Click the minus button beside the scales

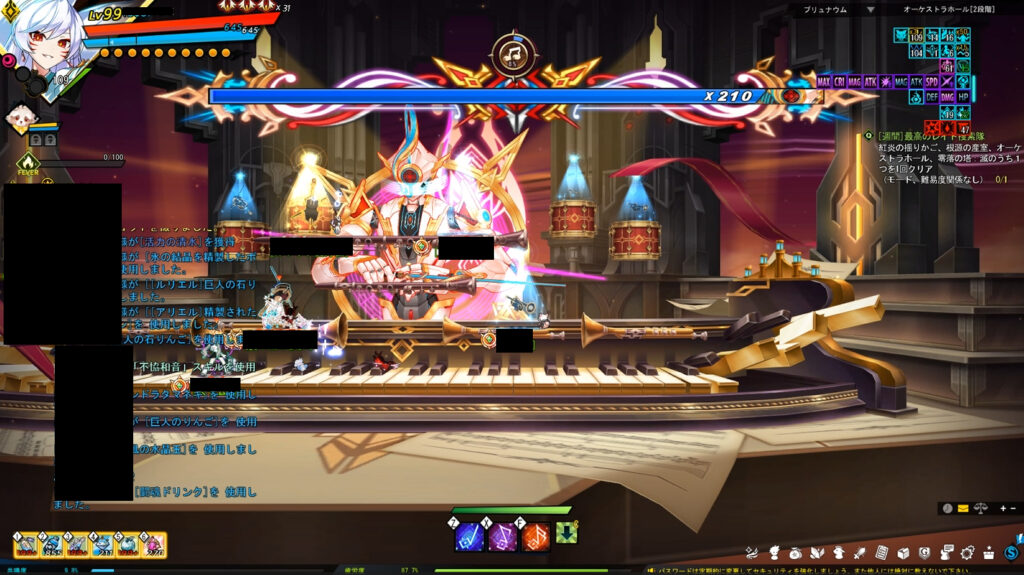click(x=1012, y=508)
